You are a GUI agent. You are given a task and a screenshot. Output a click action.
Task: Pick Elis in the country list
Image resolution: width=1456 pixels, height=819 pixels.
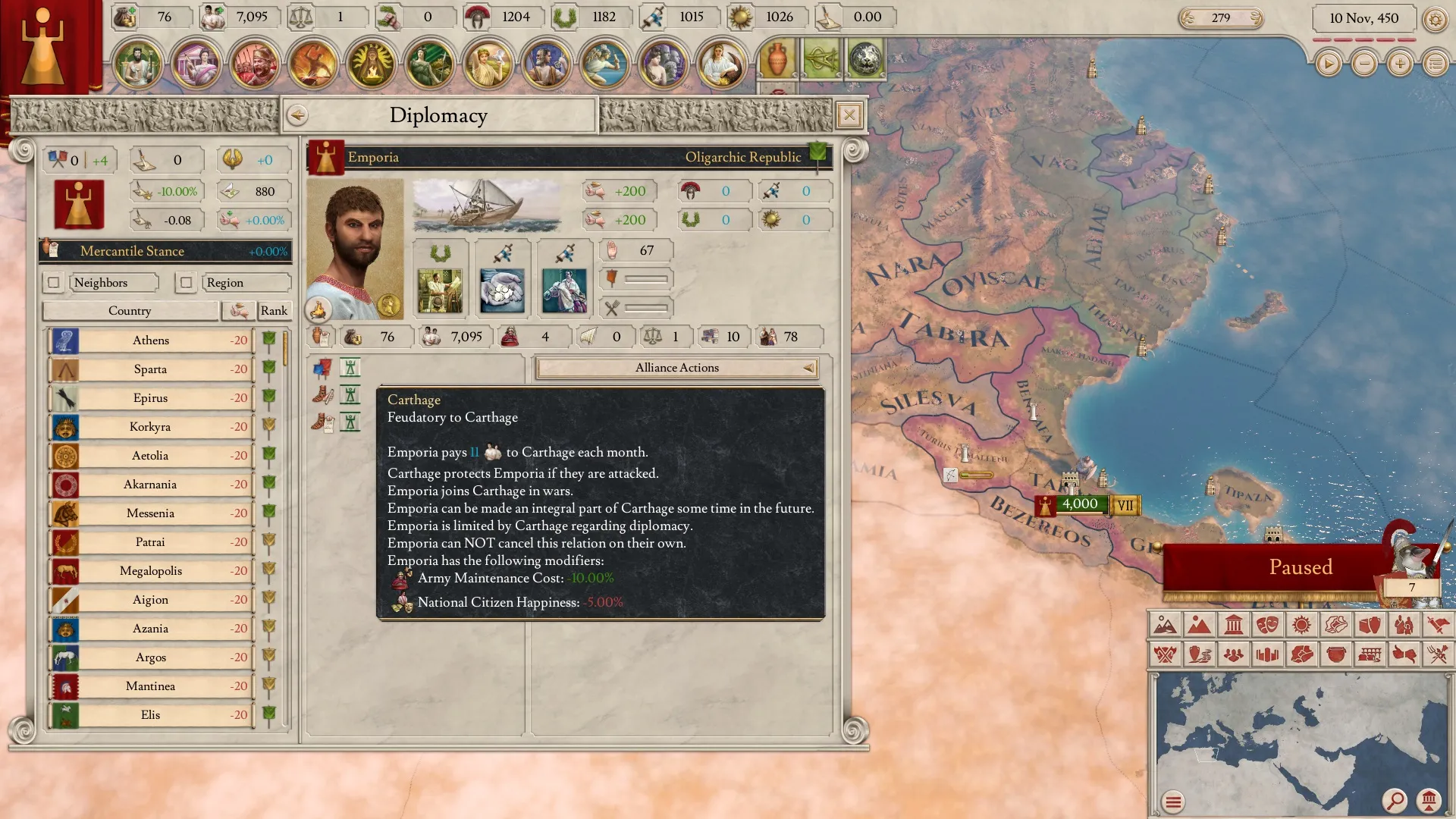(x=150, y=715)
